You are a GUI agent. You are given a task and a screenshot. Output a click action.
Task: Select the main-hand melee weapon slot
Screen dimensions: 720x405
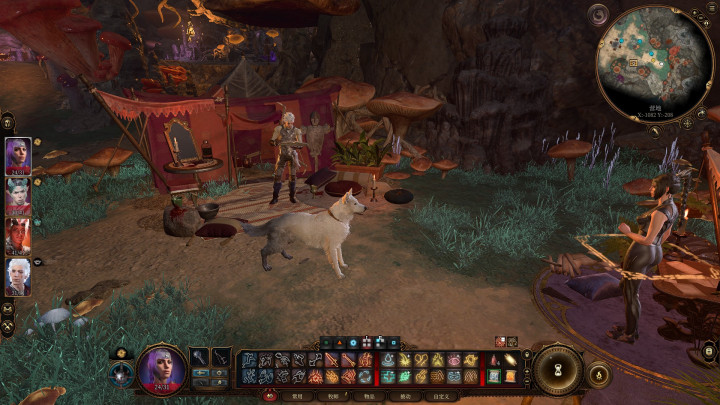pyautogui.click(x=200, y=358)
